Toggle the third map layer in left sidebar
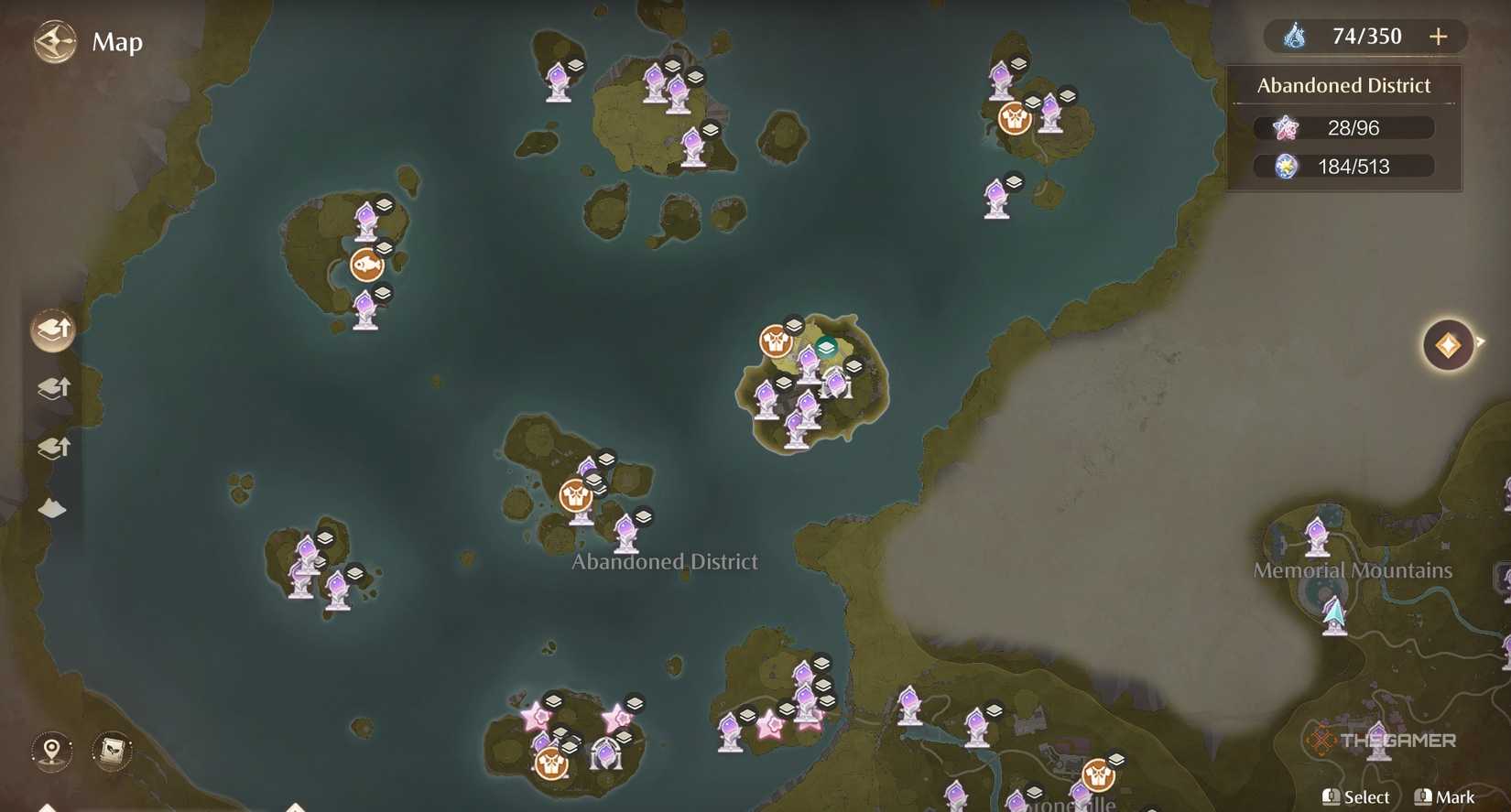The height and width of the screenshot is (812, 1511). 52,448
